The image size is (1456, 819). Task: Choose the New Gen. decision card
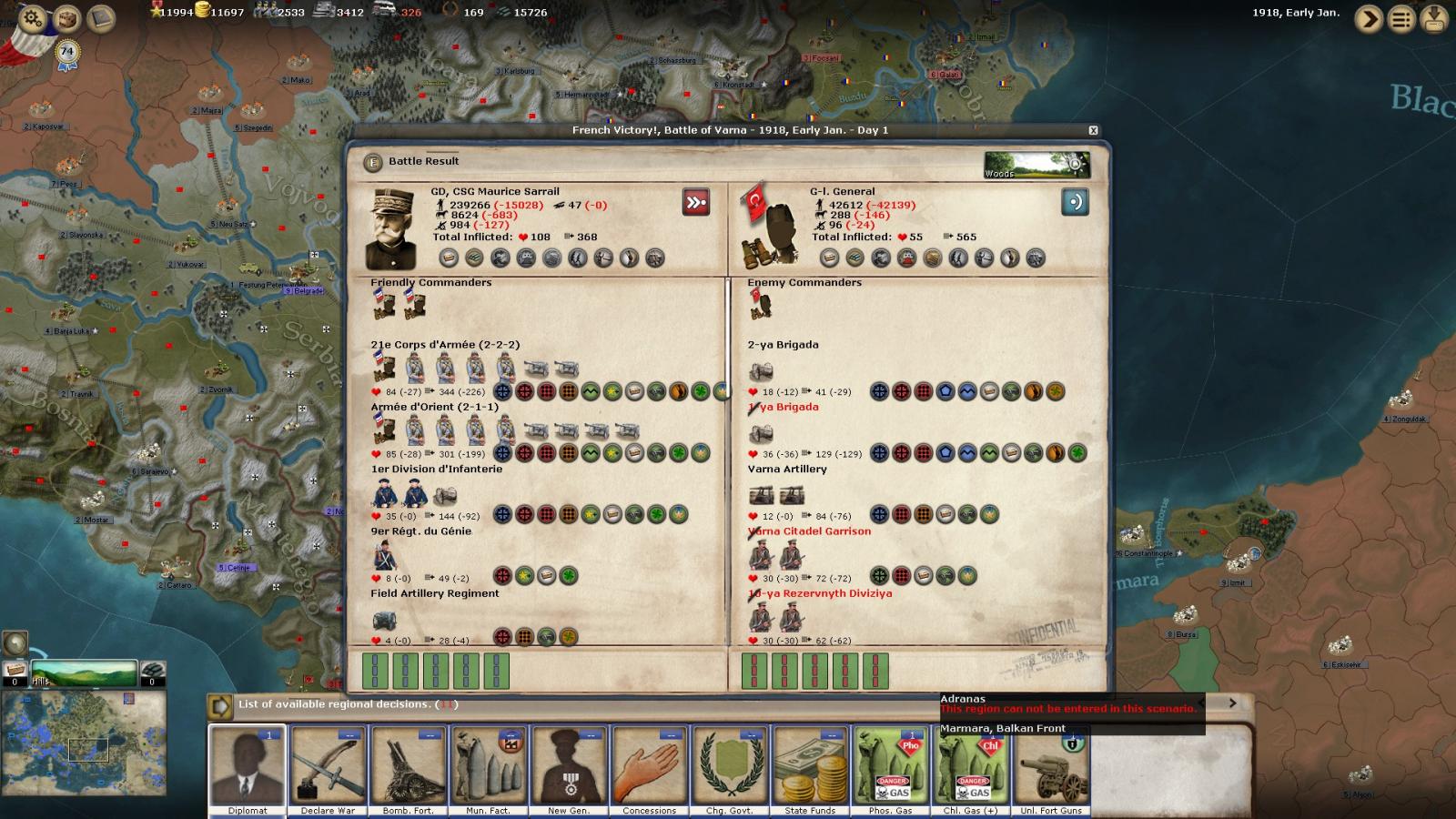pos(569,766)
